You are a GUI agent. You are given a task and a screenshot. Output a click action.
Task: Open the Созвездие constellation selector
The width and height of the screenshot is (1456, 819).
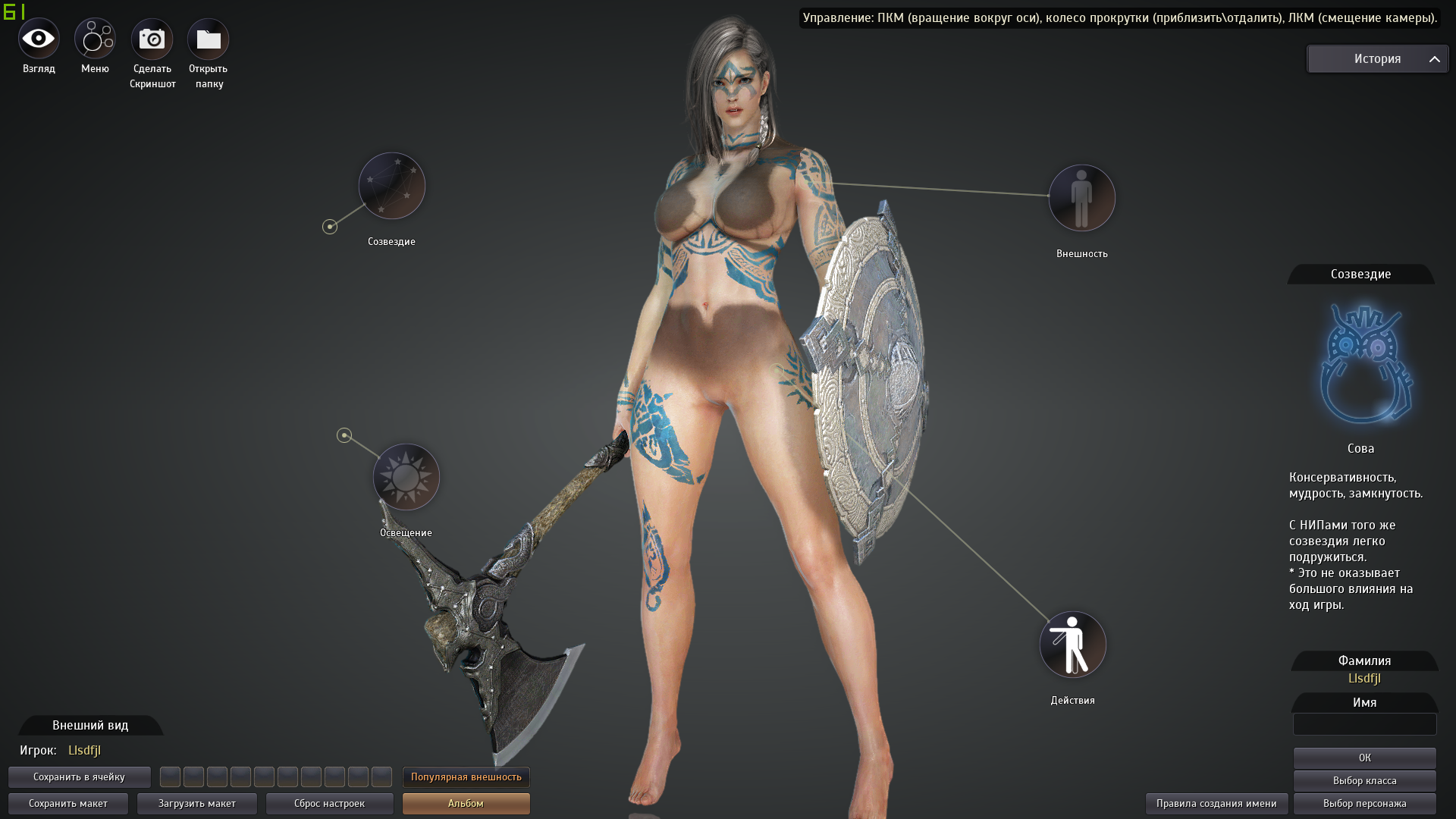click(391, 185)
